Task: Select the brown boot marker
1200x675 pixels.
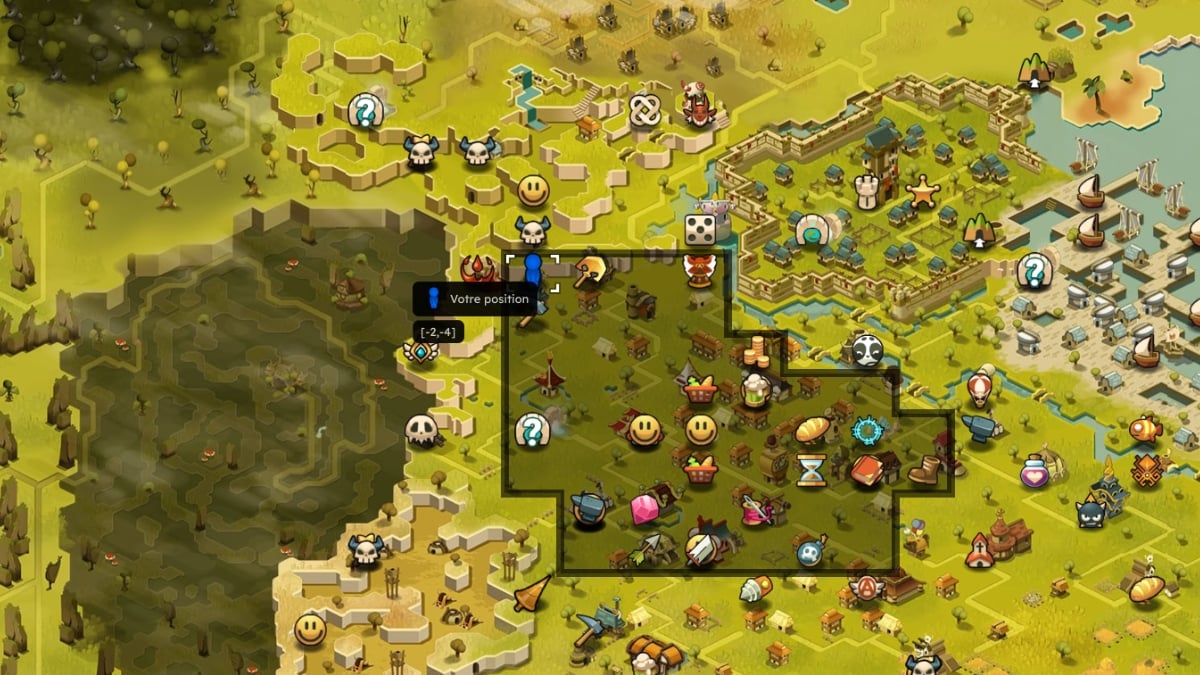Action: 922,469
